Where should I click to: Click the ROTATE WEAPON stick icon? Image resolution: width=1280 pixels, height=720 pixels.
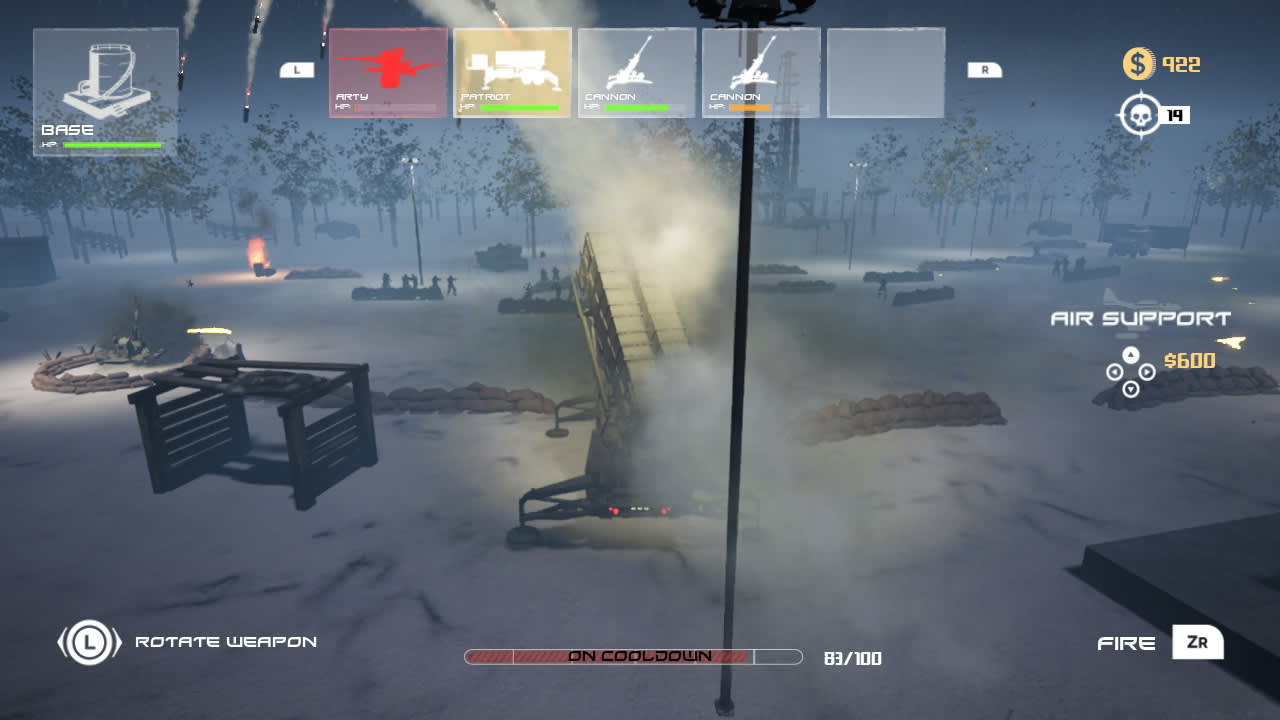[x=88, y=641]
